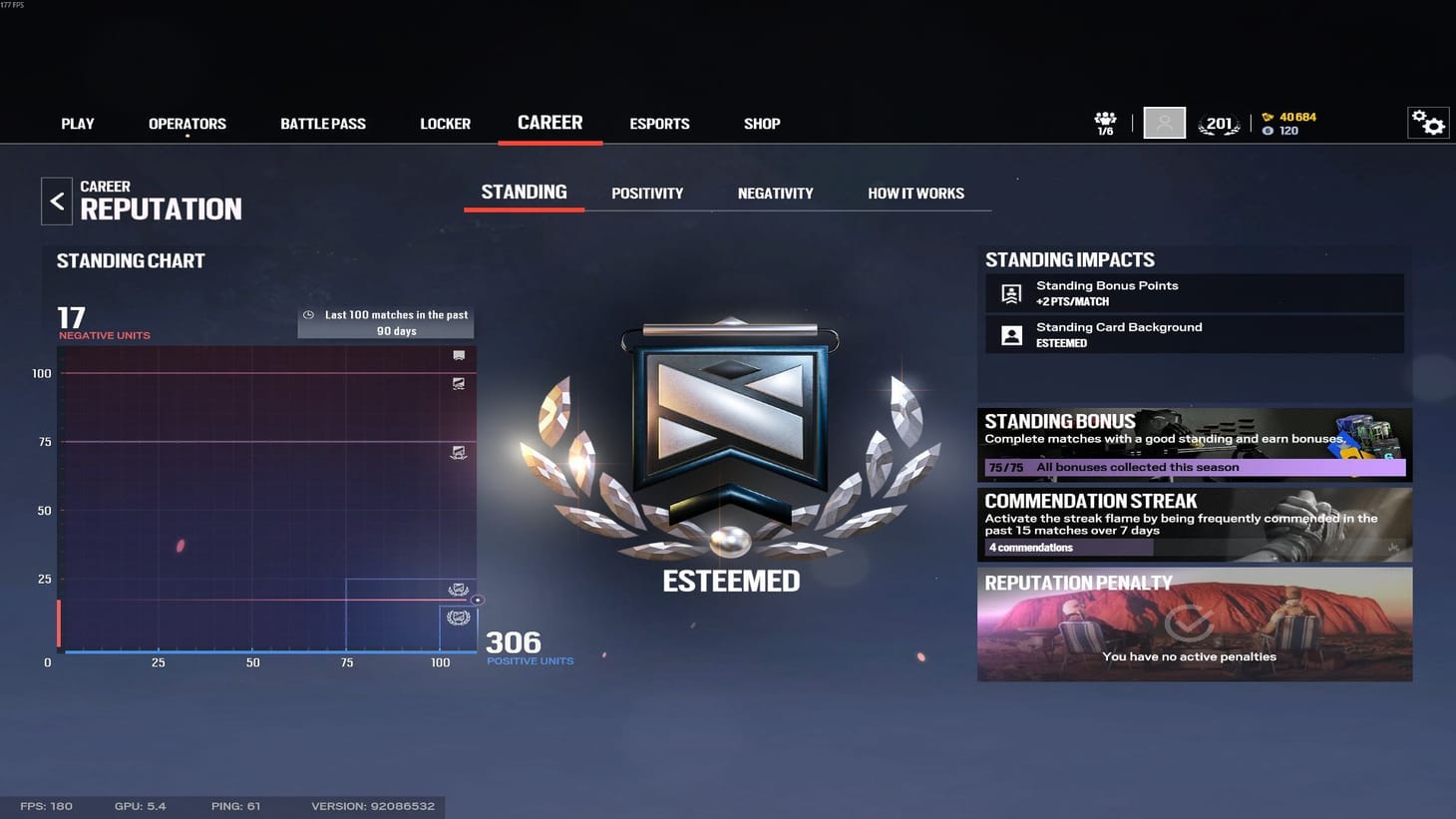Screen dimensions: 1456x819
Task: Click the Standing Bonus Points icon in Standing Impacts
Action: click(x=1010, y=293)
